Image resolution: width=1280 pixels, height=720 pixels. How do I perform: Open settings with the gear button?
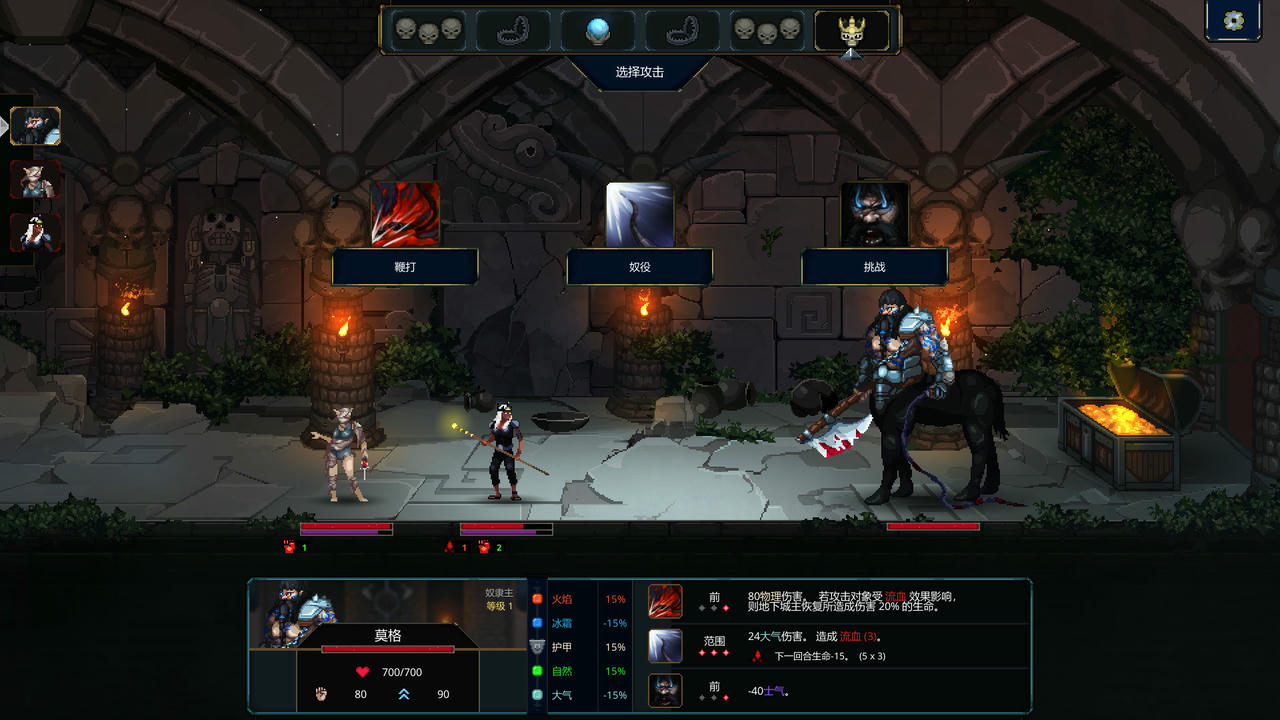coord(1233,21)
